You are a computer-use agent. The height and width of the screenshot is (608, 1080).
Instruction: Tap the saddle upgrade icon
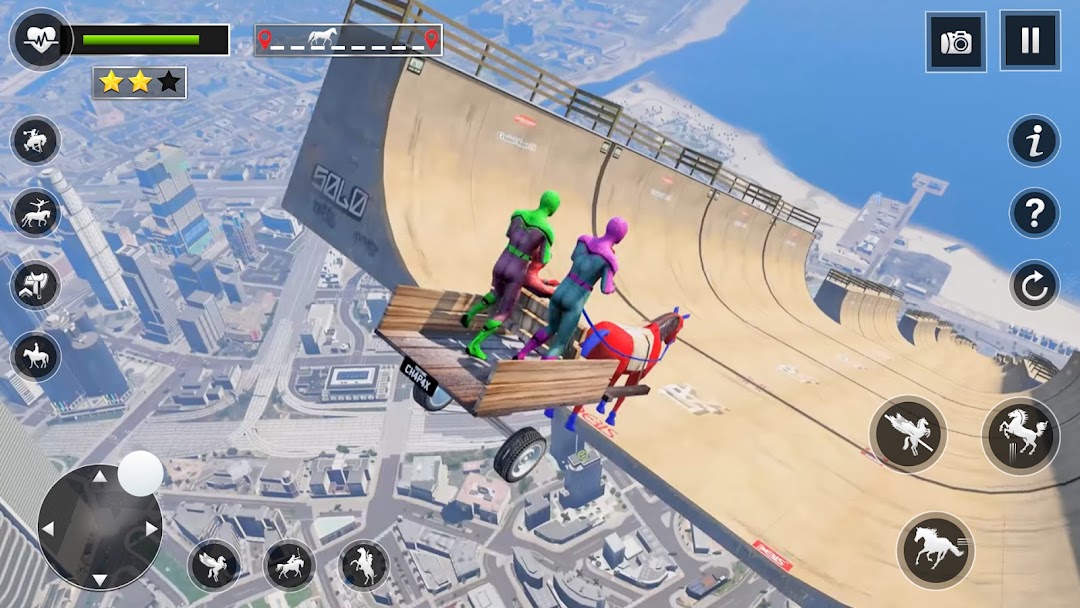36,284
